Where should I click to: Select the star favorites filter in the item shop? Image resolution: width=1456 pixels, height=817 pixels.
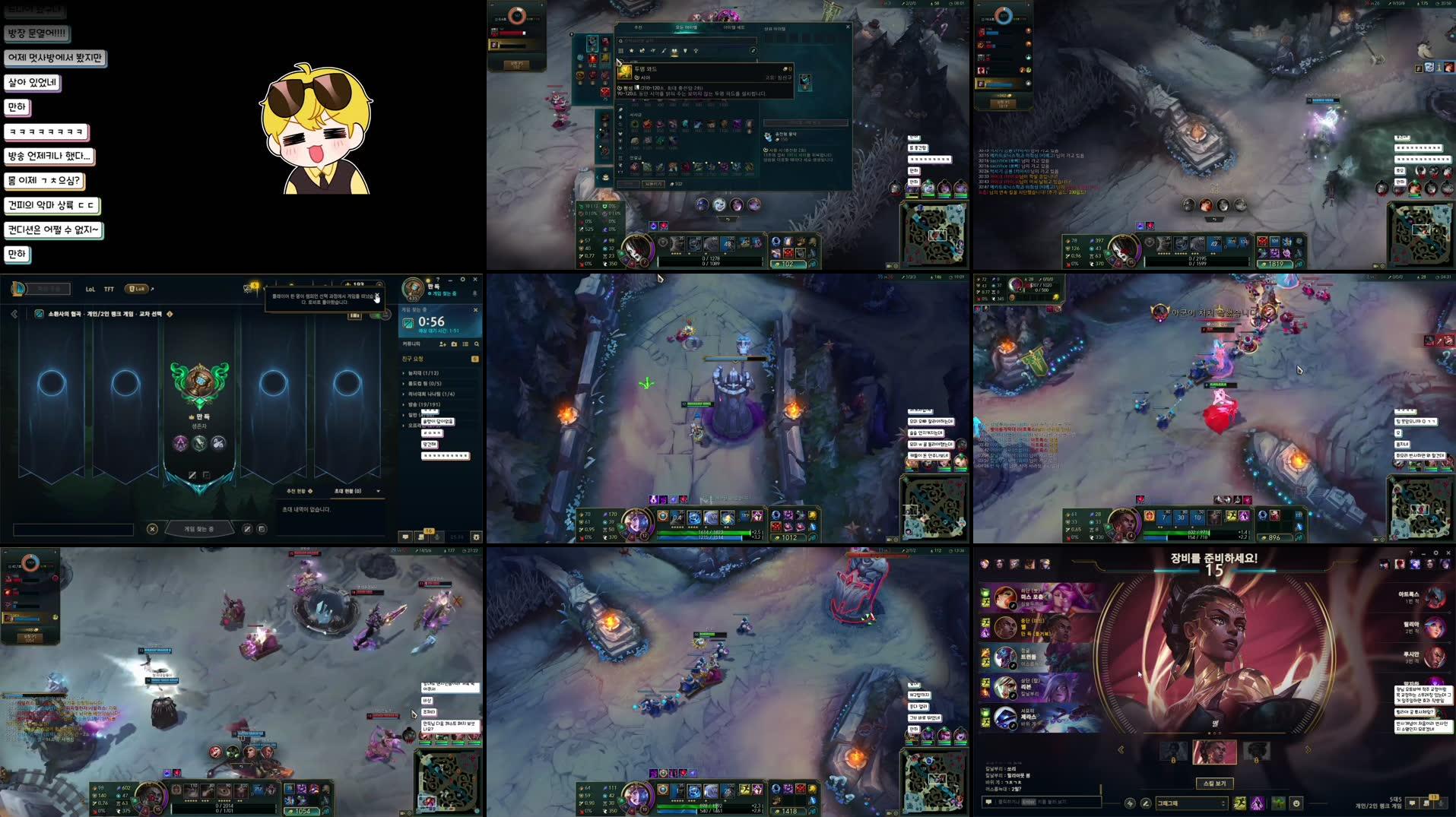[632, 51]
